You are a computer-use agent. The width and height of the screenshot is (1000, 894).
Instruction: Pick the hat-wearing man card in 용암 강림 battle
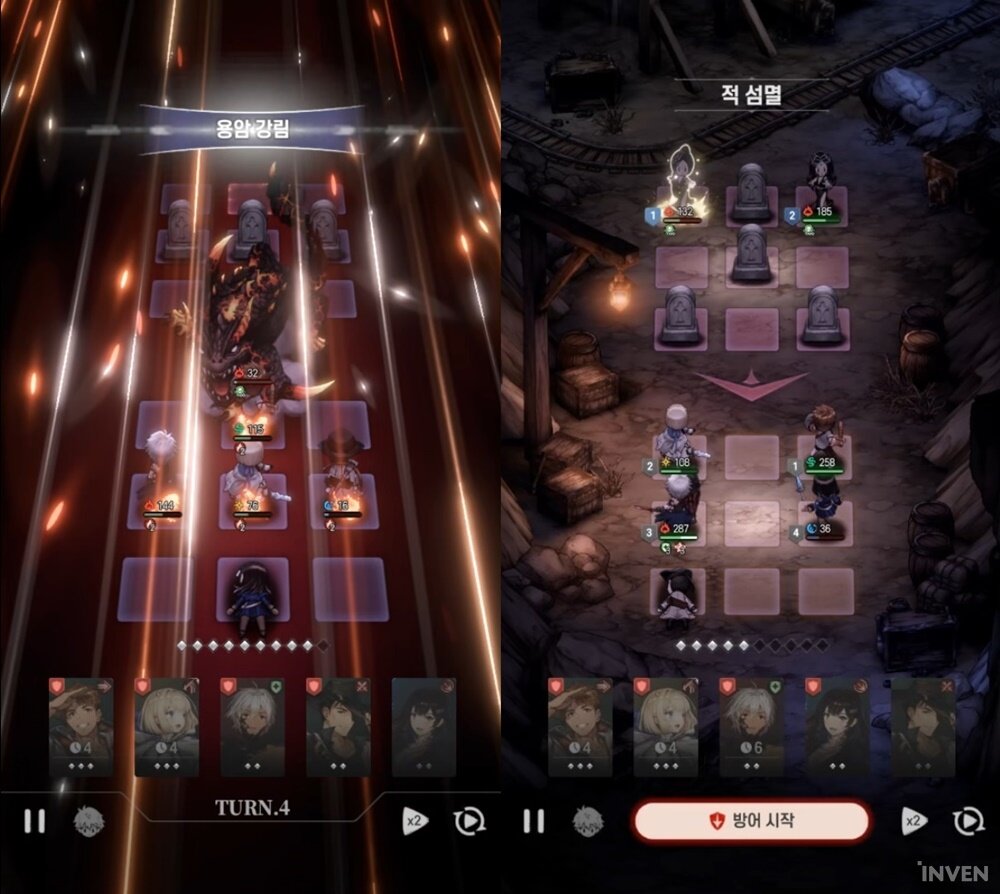point(338,727)
